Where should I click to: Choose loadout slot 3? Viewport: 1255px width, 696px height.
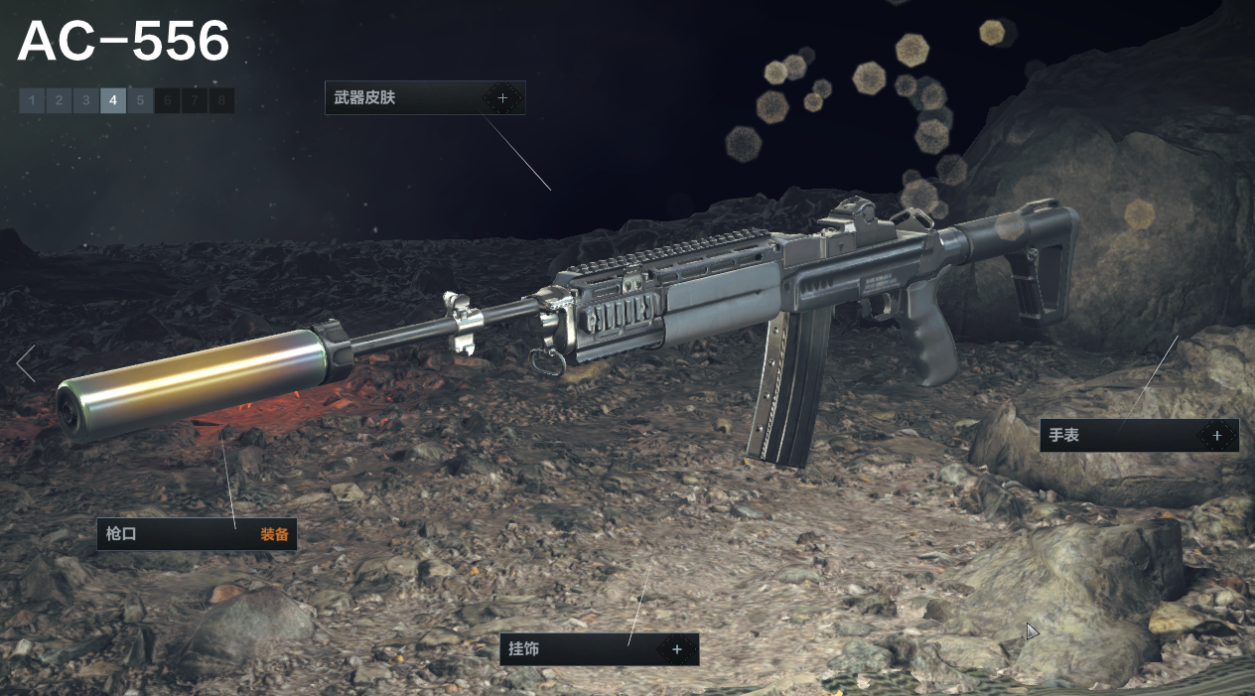86,100
